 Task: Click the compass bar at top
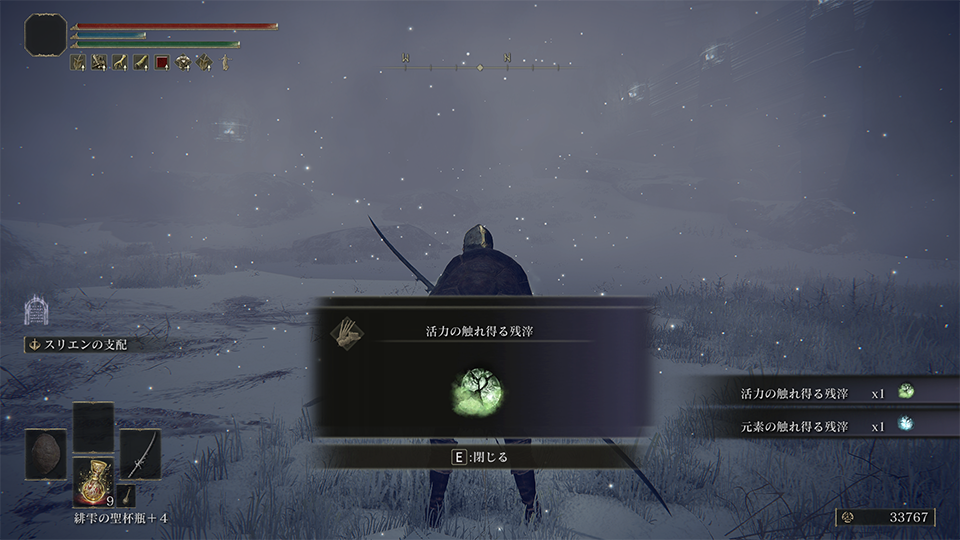[479, 66]
